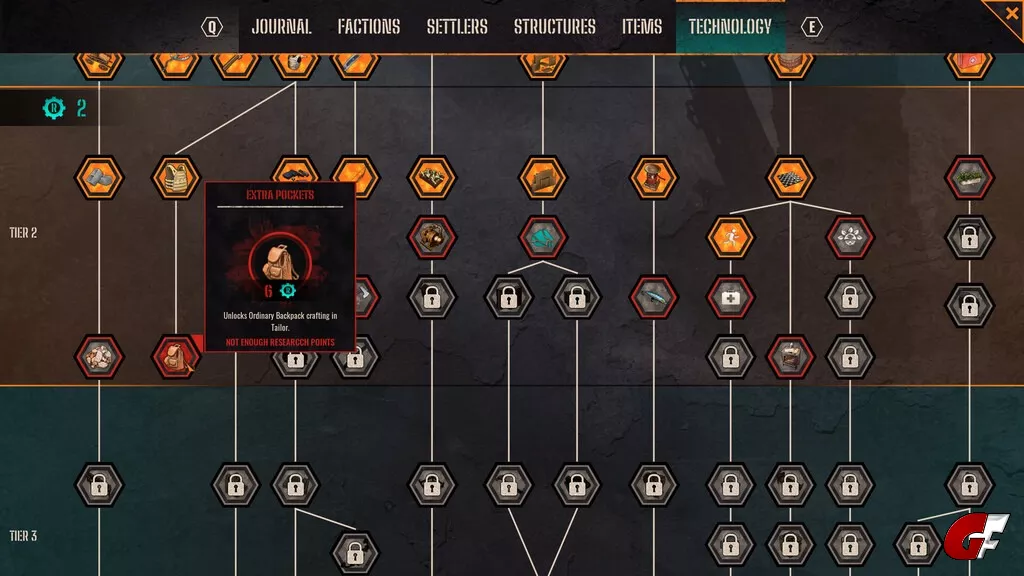Go to the Structures tab
Screen dimensions: 1024x576
pos(554,27)
